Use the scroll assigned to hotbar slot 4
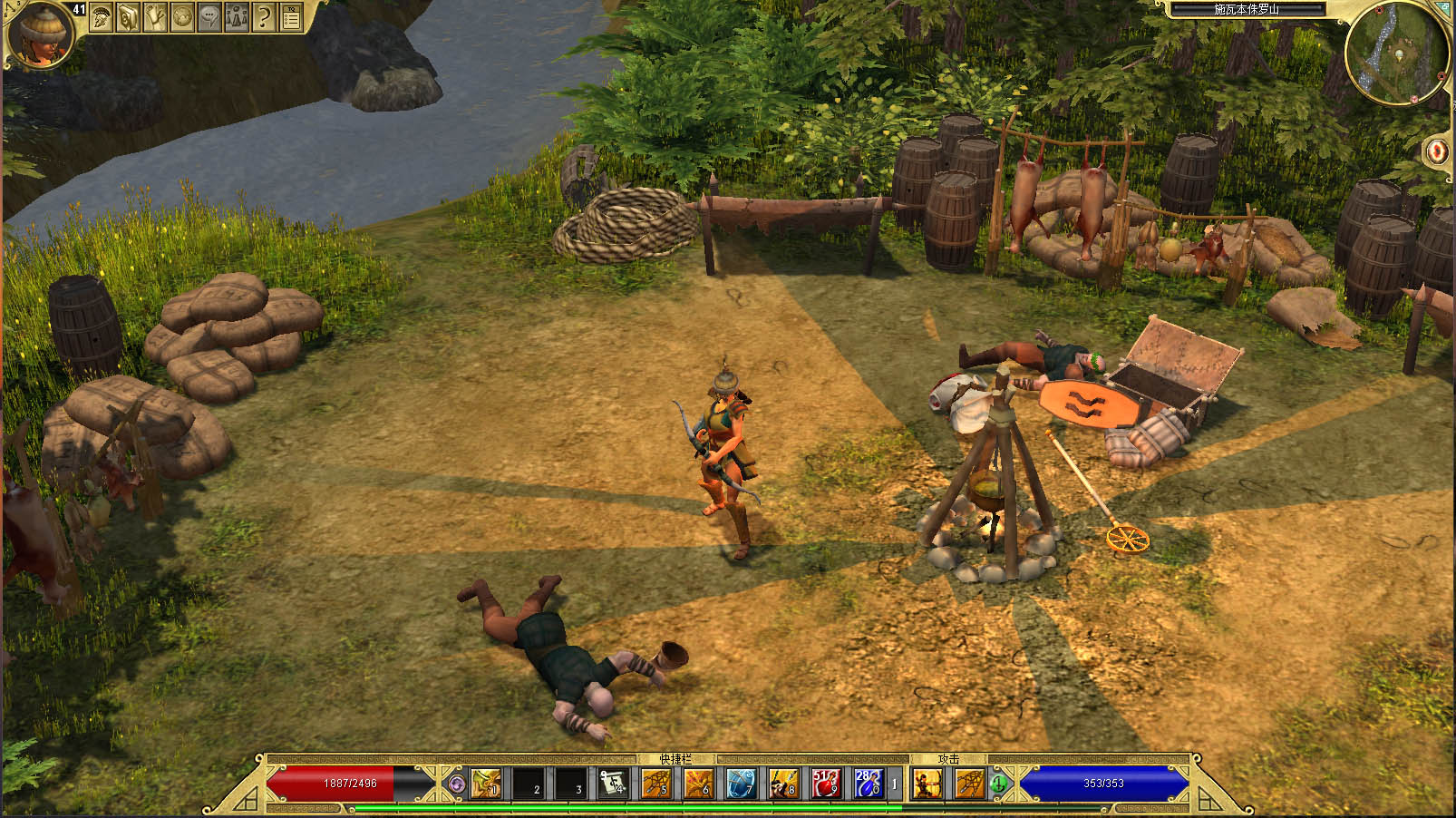This screenshot has width=1456, height=818. click(614, 784)
